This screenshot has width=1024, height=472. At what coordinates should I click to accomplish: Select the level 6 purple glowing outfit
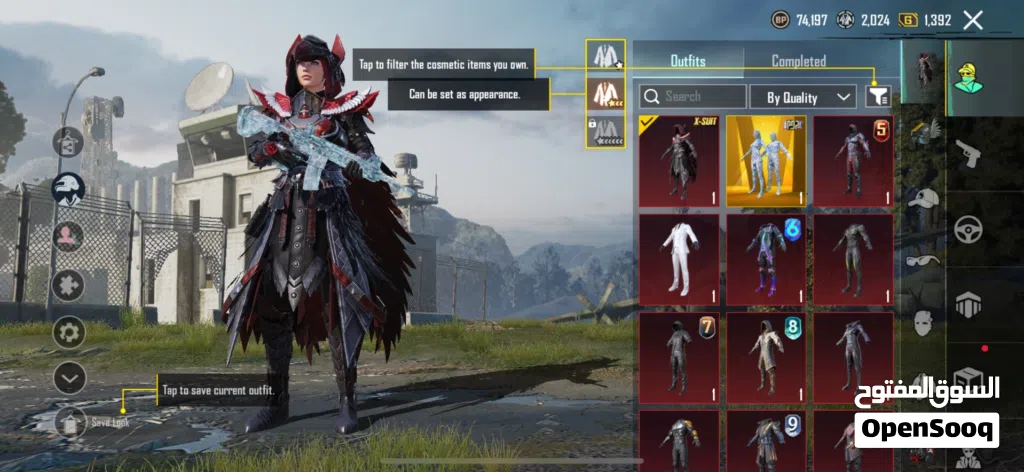point(766,259)
